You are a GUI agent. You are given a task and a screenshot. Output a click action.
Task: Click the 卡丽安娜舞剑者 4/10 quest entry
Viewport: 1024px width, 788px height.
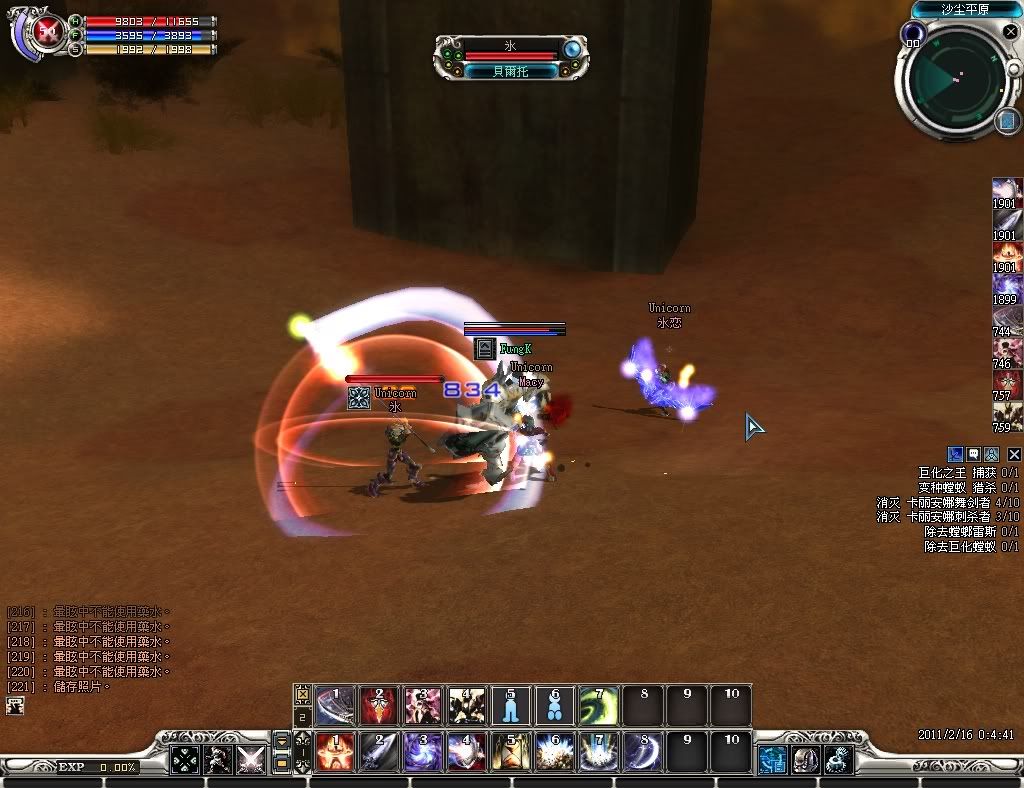coord(948,502)
